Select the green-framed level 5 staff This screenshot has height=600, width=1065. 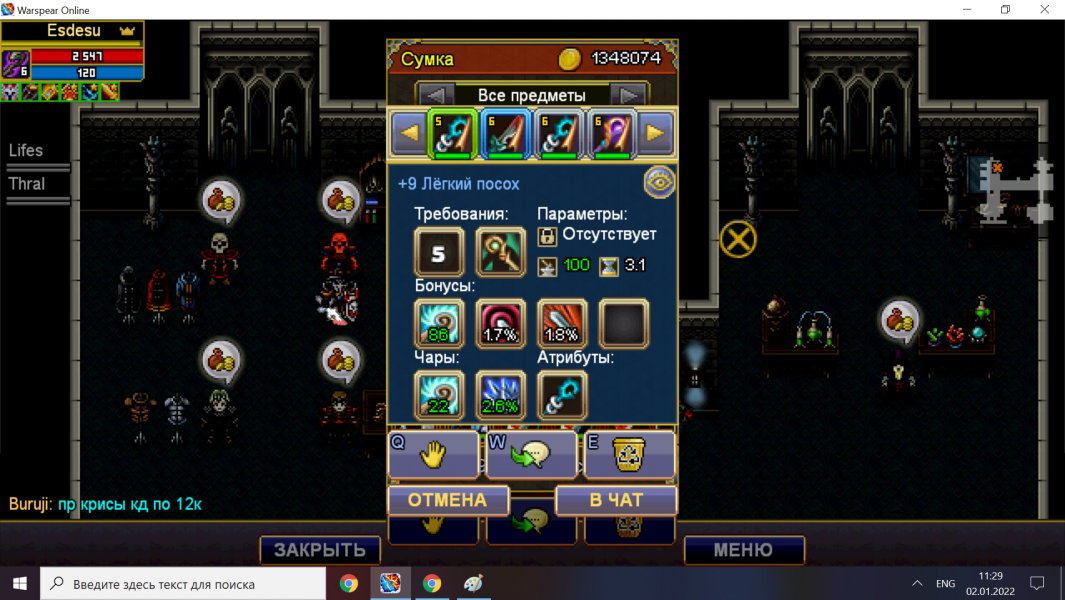pos(452,134)
